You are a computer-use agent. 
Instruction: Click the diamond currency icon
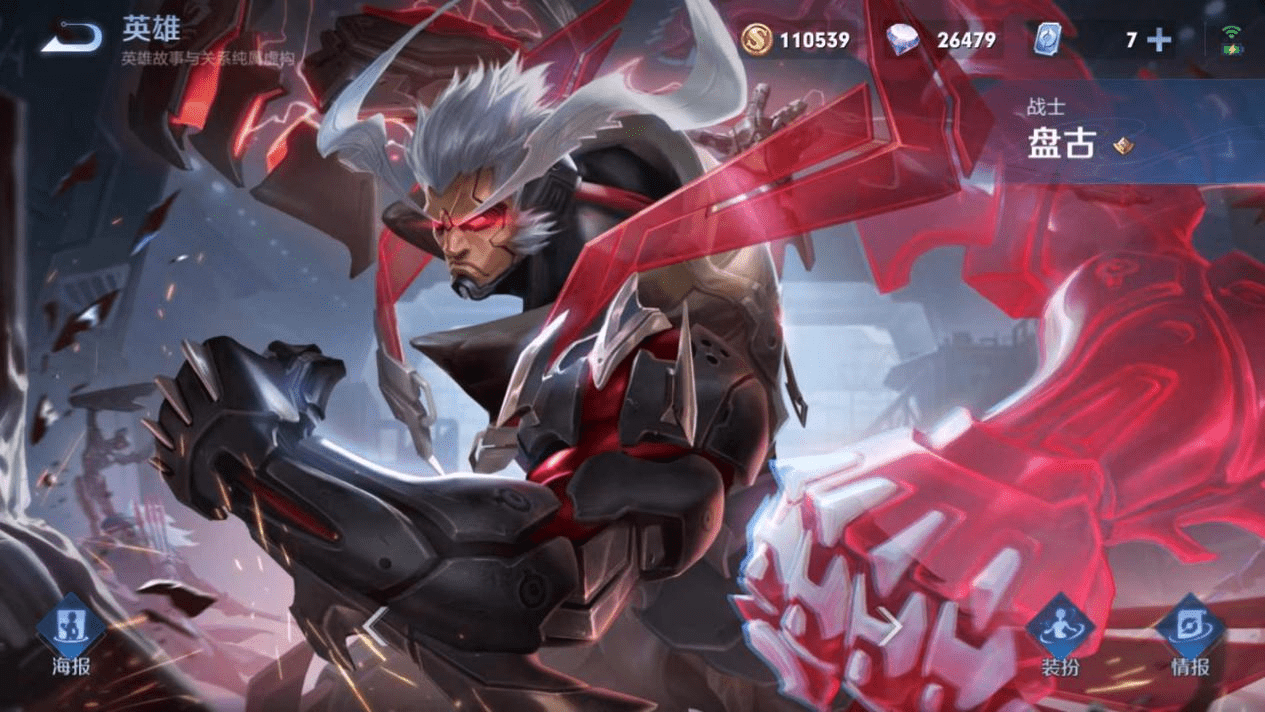click(x=903, y=40)
